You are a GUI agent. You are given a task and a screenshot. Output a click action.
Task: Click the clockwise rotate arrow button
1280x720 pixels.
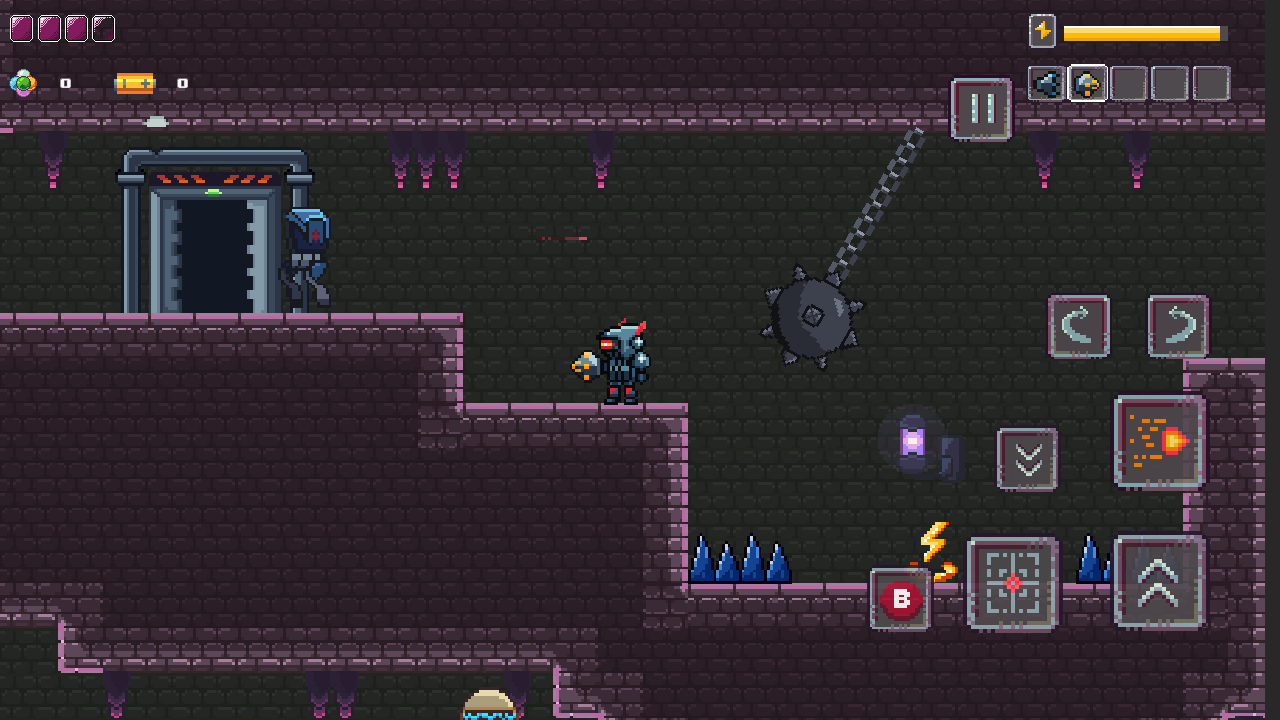pos(1177,328)
